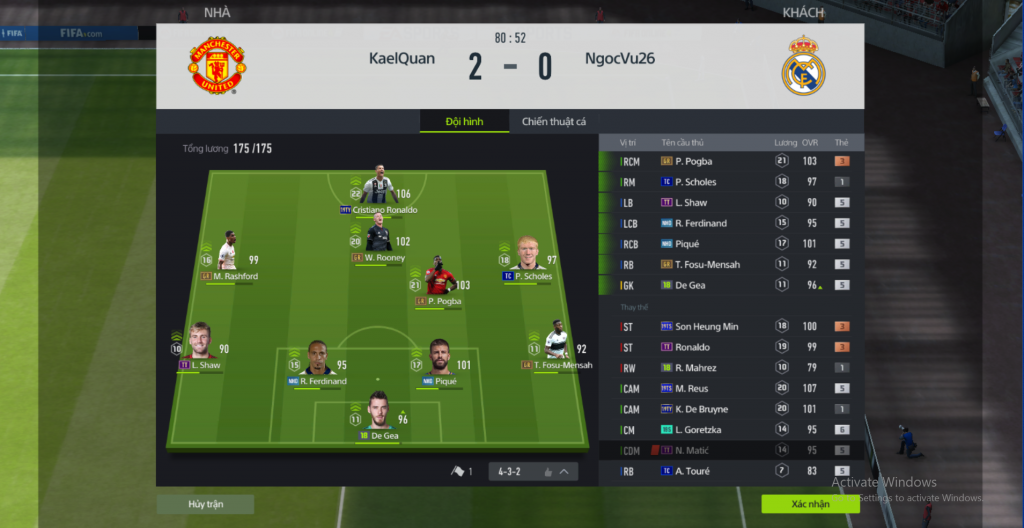Screen dimensions: 1024x528
Task: Confirm with the green Xác nhận button
Action: point(809,504)
